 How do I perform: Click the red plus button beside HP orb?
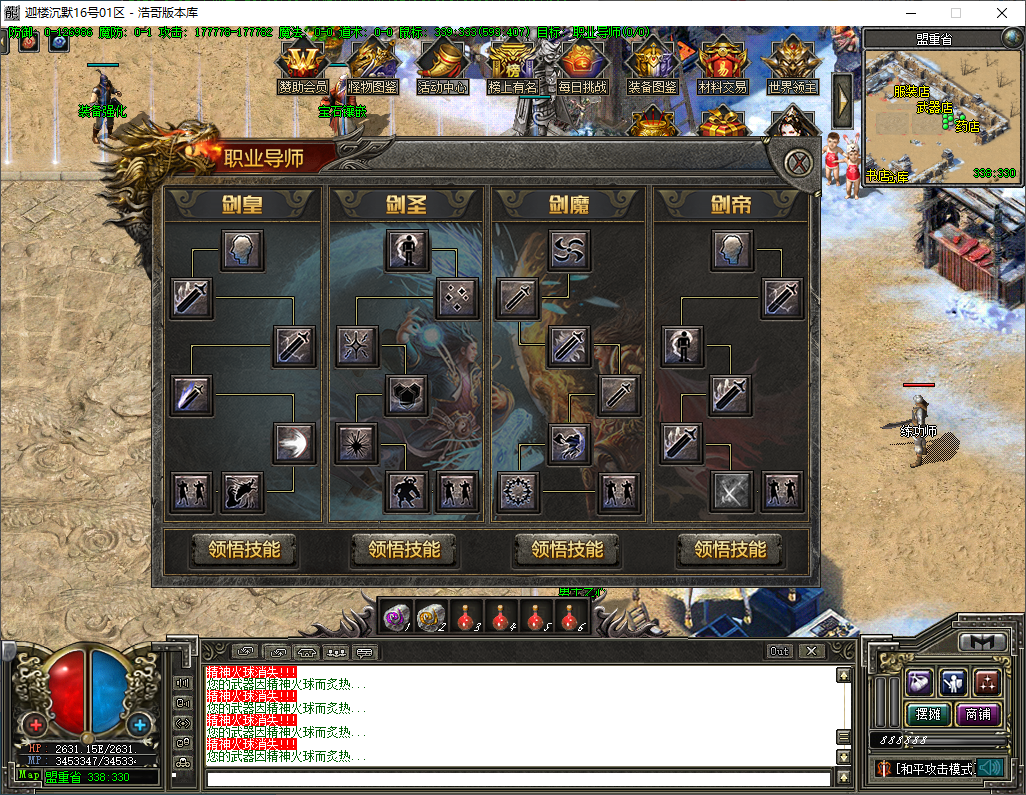tap(36, 724)
